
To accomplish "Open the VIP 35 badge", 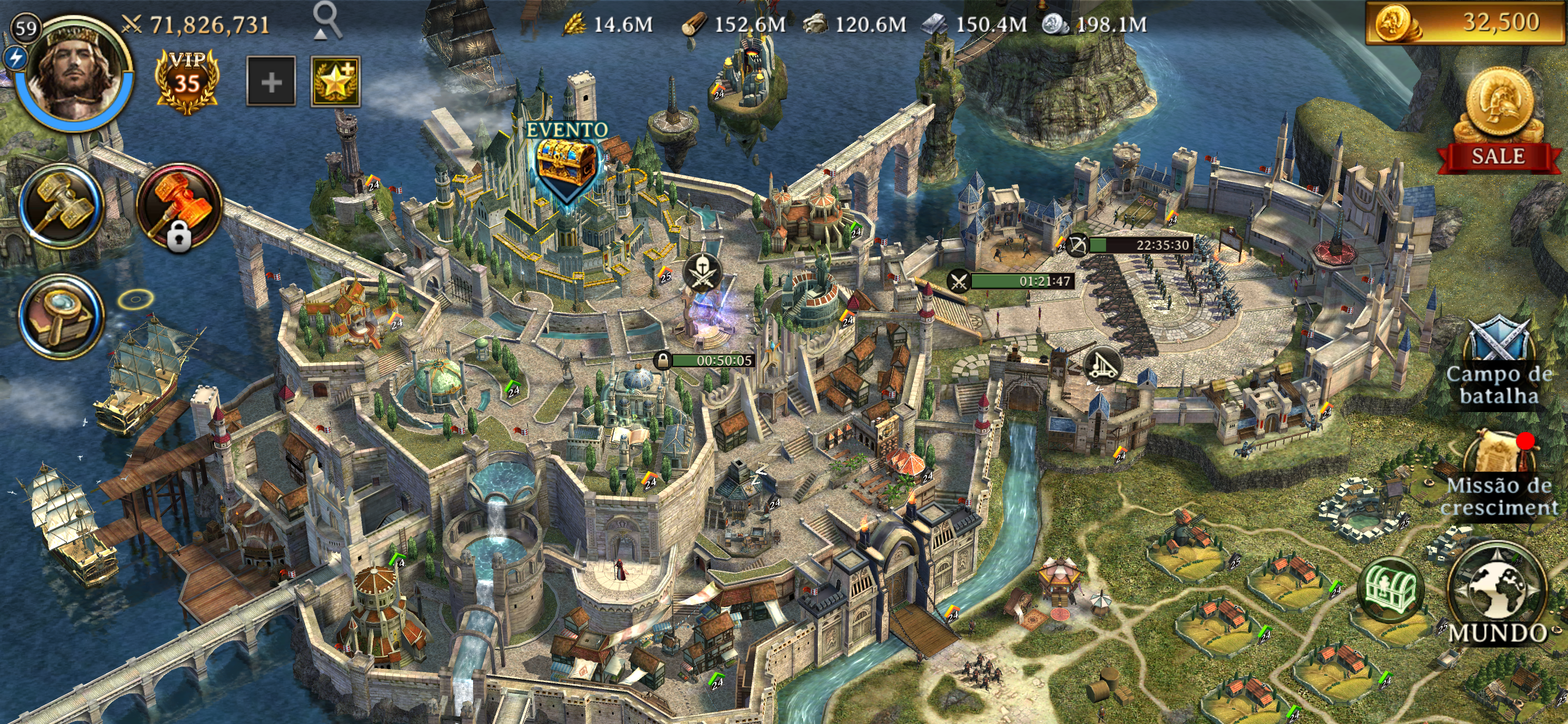I will tap(187, 82).
